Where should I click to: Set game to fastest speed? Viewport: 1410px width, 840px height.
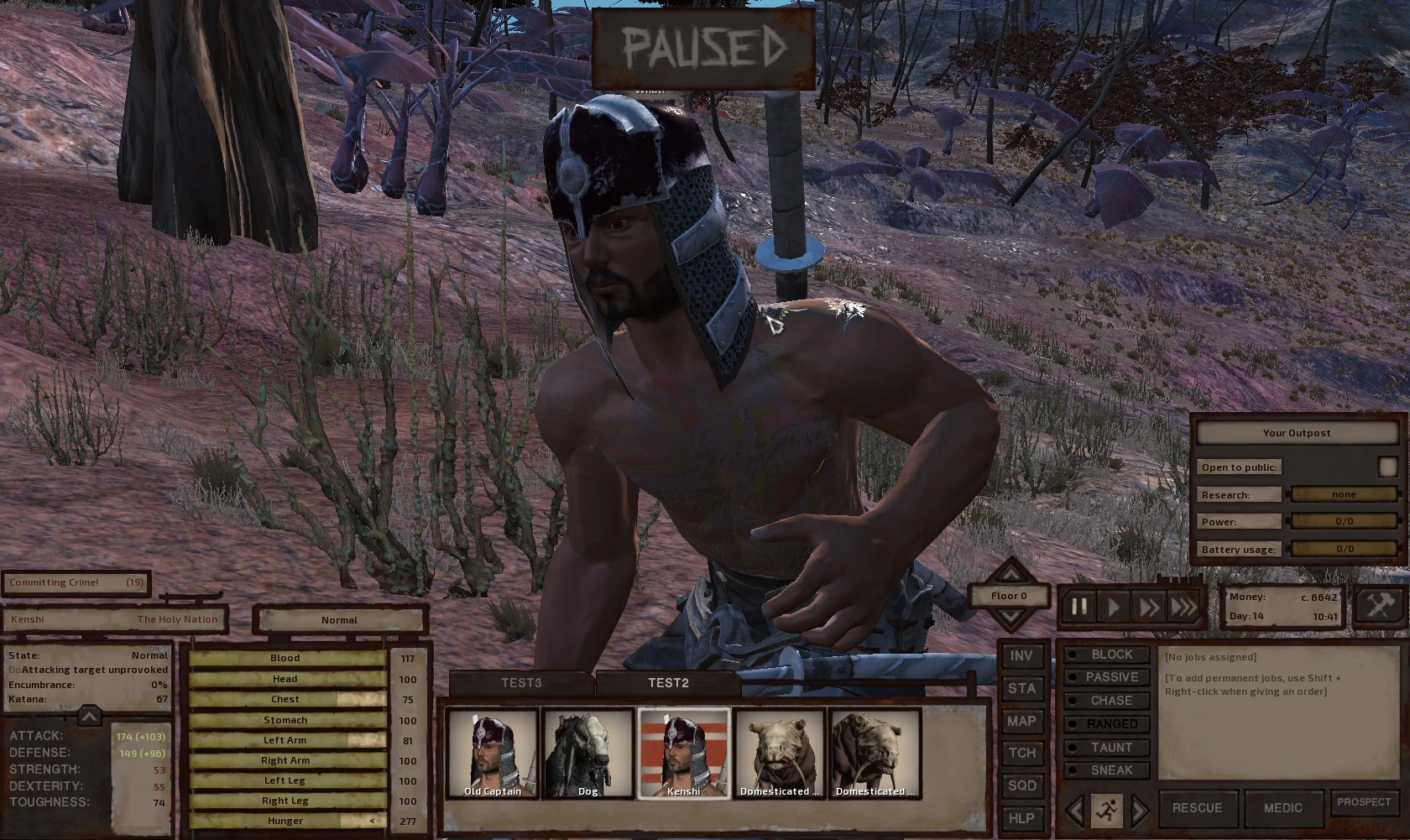pyautogui.click(x=1183, y=606)
